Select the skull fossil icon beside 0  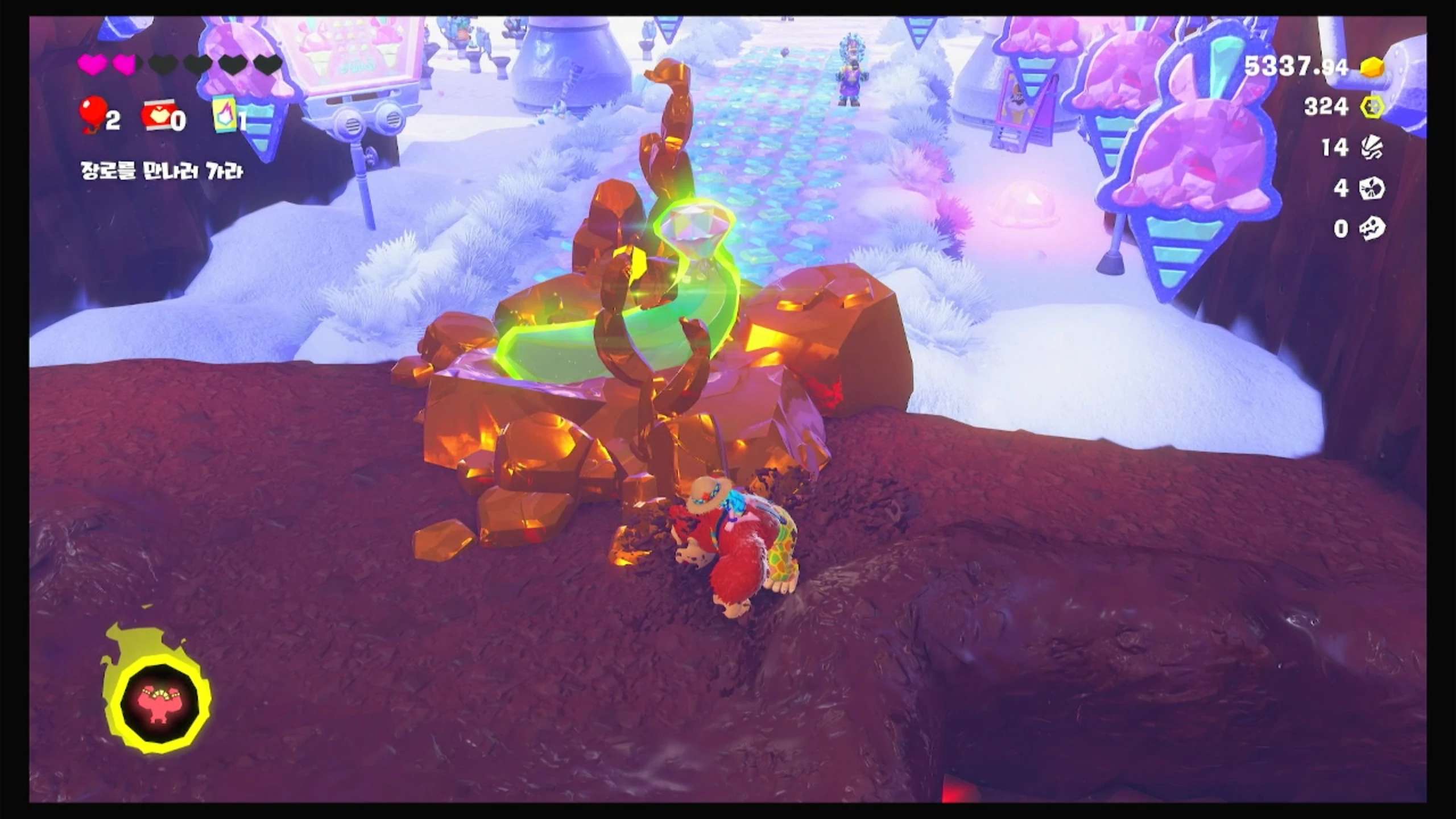1371,229
